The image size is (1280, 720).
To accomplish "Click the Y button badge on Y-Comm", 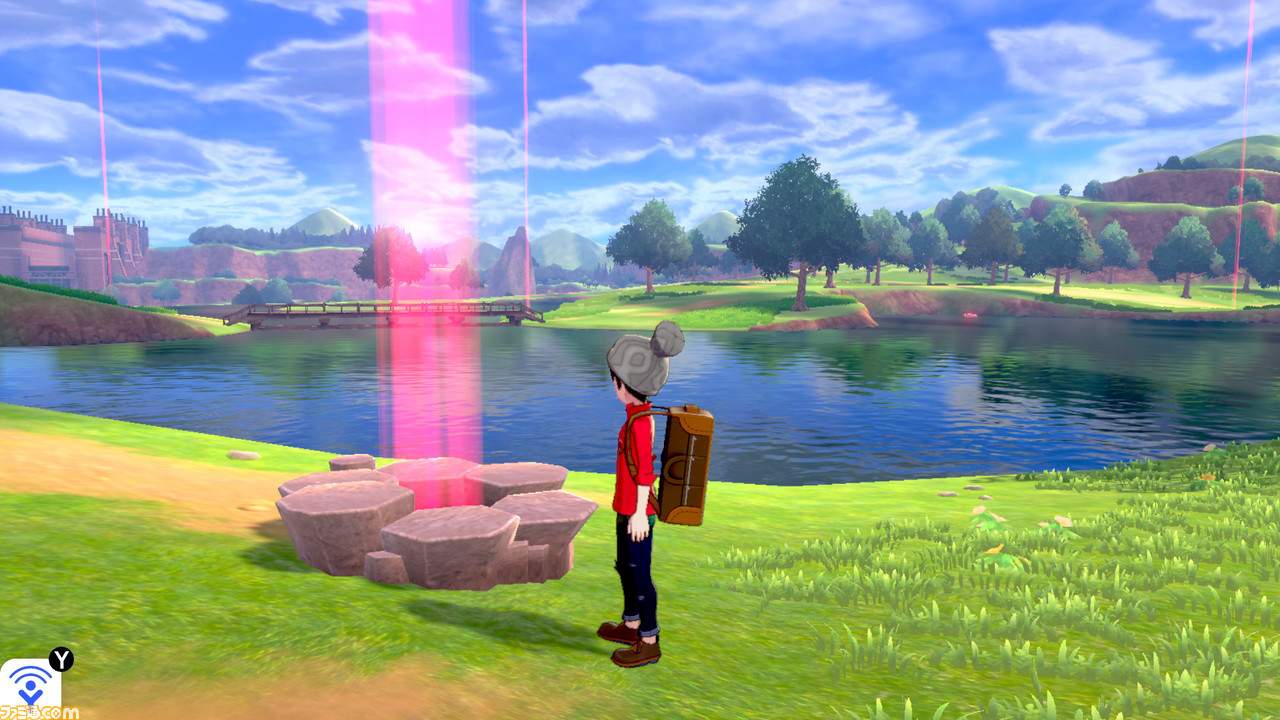I will (x=61, y=658).
